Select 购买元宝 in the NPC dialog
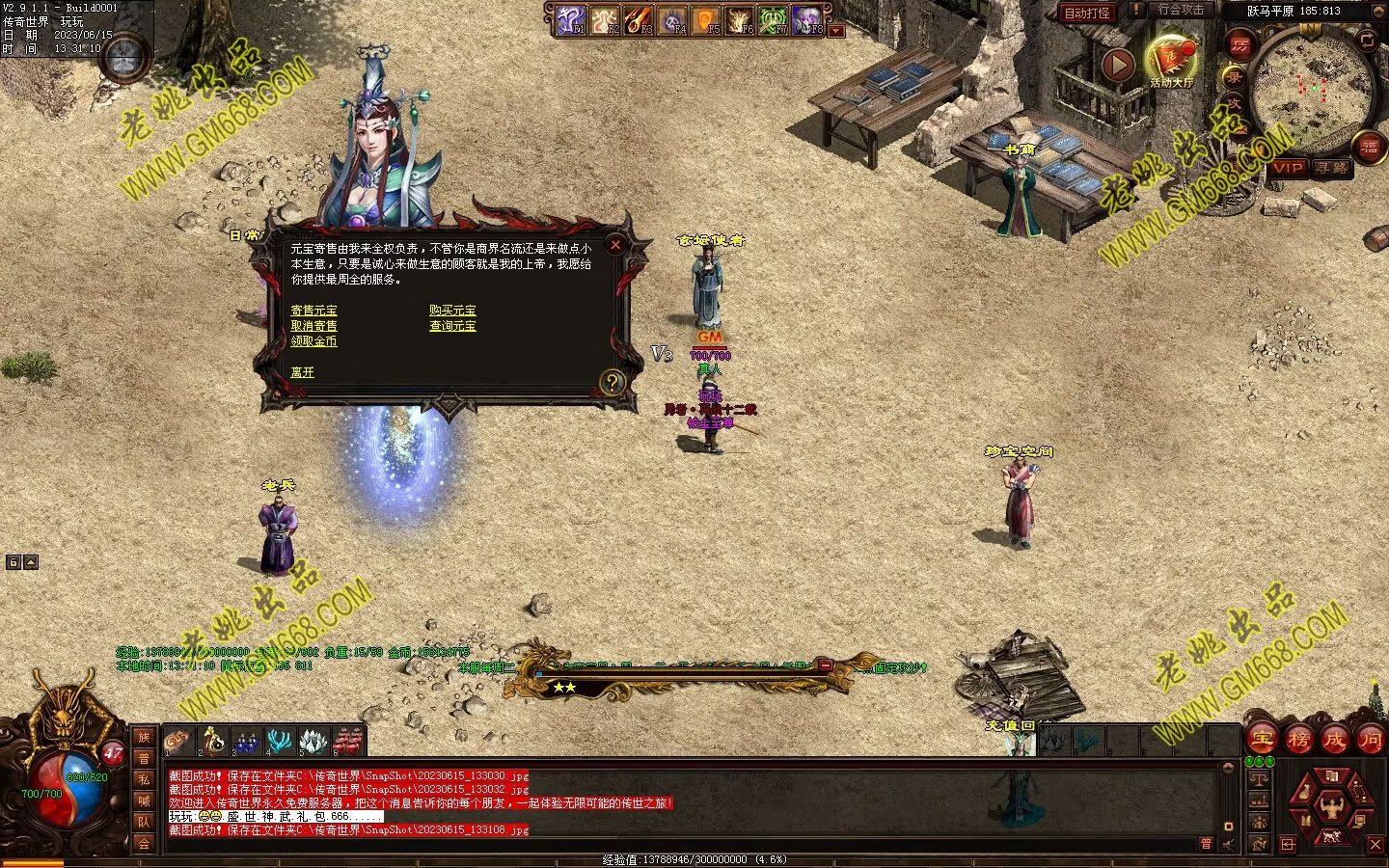1389x868 pixels. pyautogui.click(x=452, y=311)
